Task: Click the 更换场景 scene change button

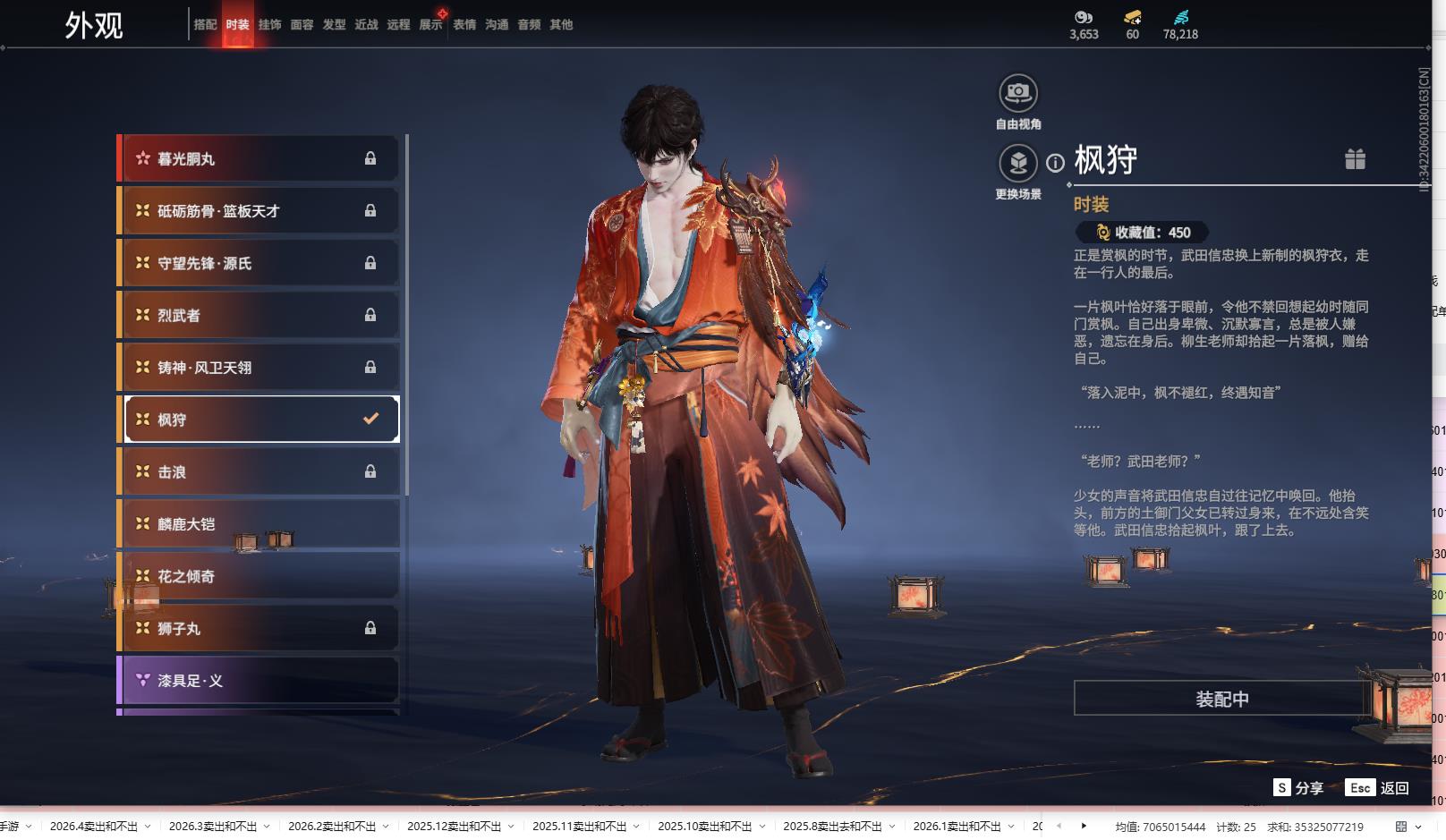Action: tap(1017, 164)
